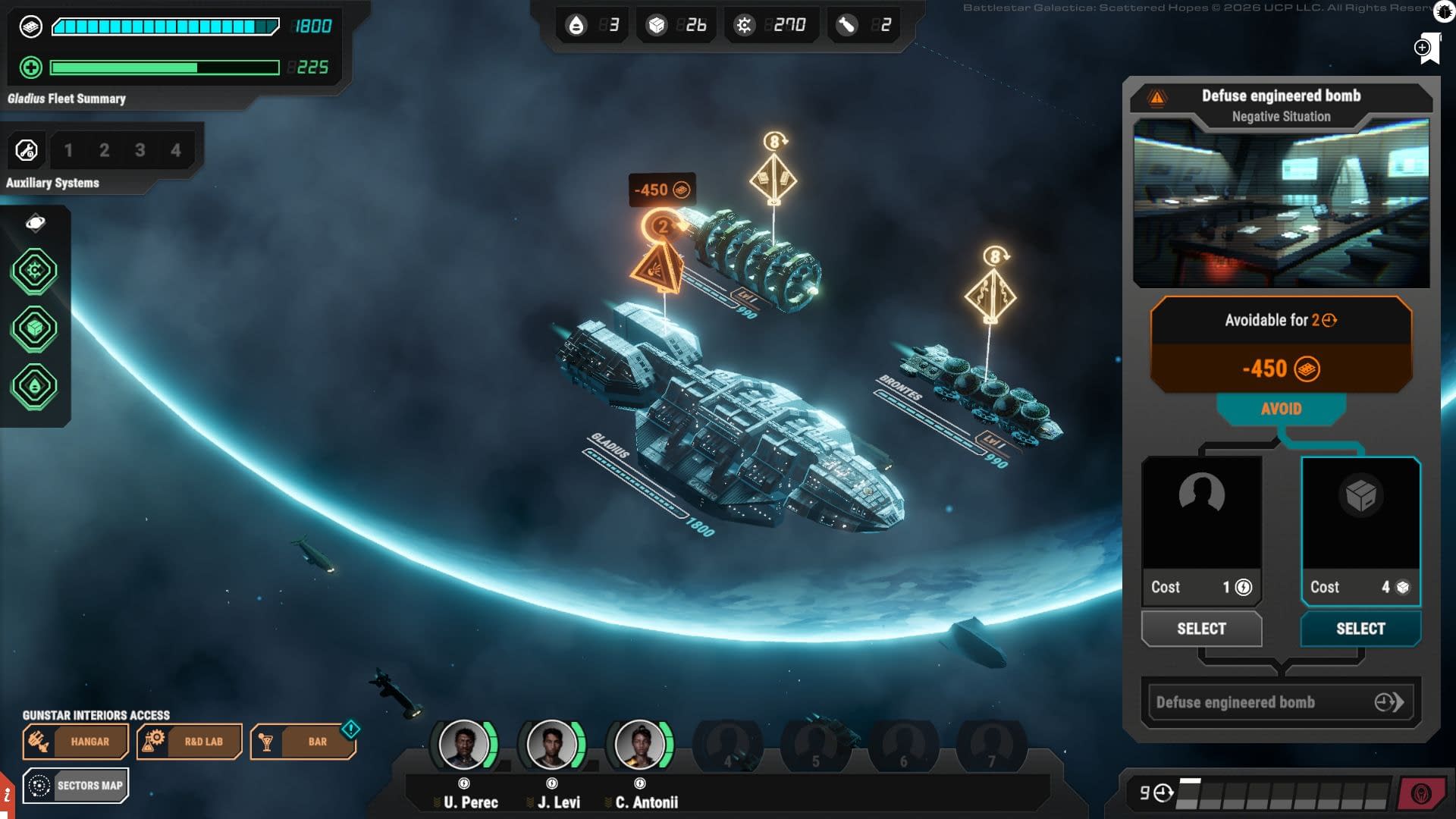The width and height of the screenshot is (1456, 819).
Task: Select the crew member cost option
Action: 1201,629
